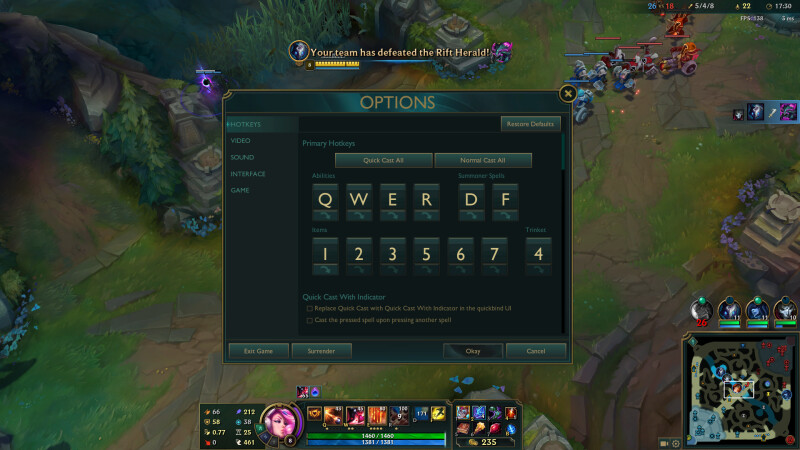This screenshot has height=450, width=800.
Task: Enable cast pressed spell upon pressing another
Action: point(310,320)
